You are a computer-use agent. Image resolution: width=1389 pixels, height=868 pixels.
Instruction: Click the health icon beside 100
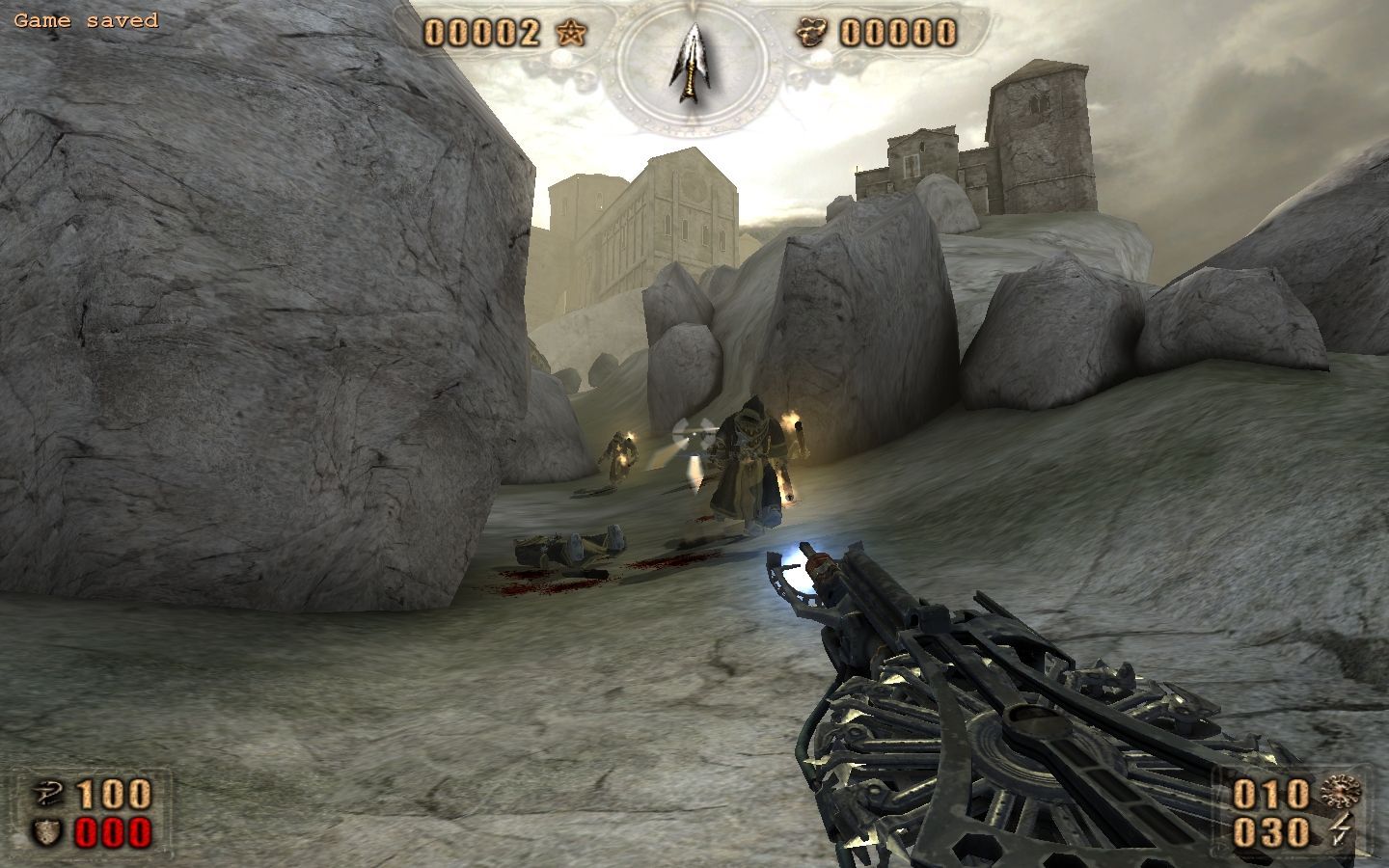[47, 794]
